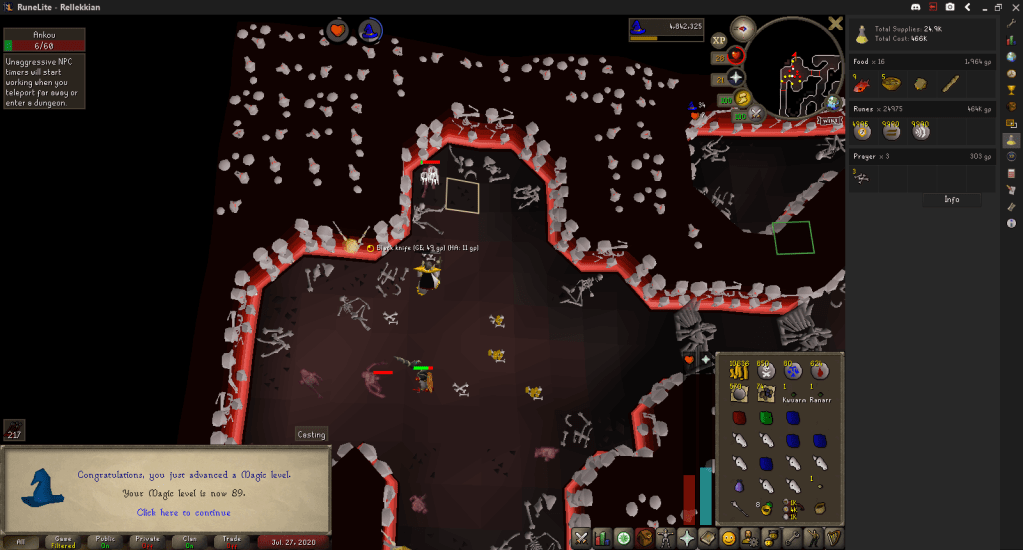
Task: Toggle the Public chat tab
Action: [104, 541]
